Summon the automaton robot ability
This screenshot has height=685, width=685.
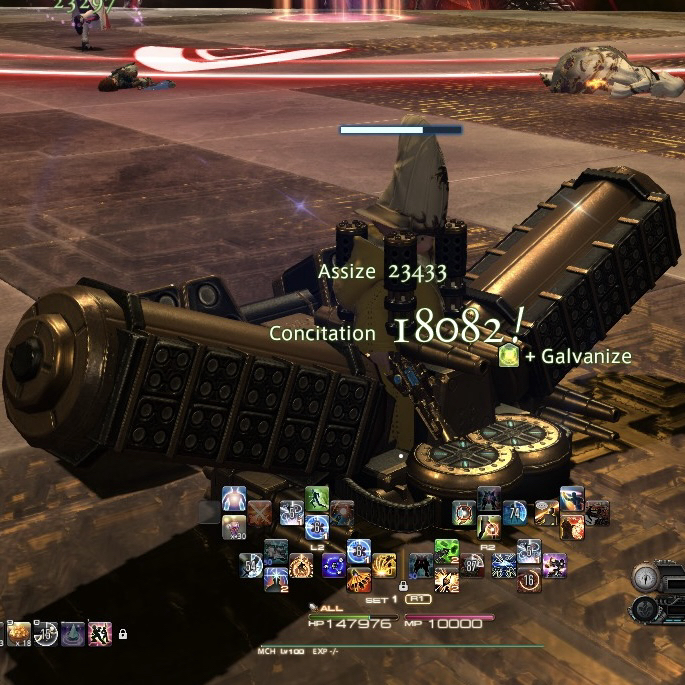pos(489,499)
